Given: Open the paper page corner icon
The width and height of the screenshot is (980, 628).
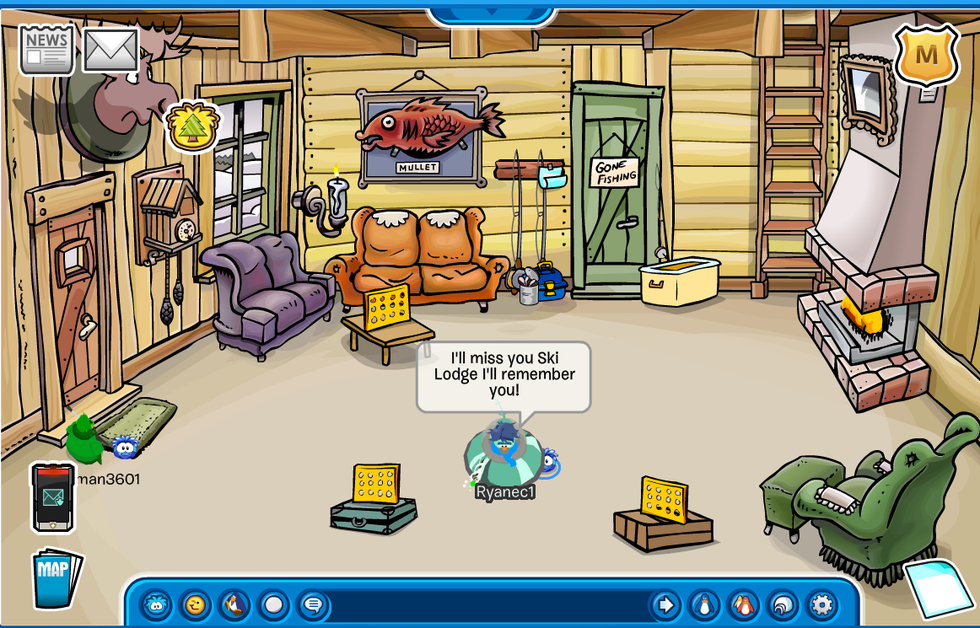Looking at the screenshot, I should 940,588.
